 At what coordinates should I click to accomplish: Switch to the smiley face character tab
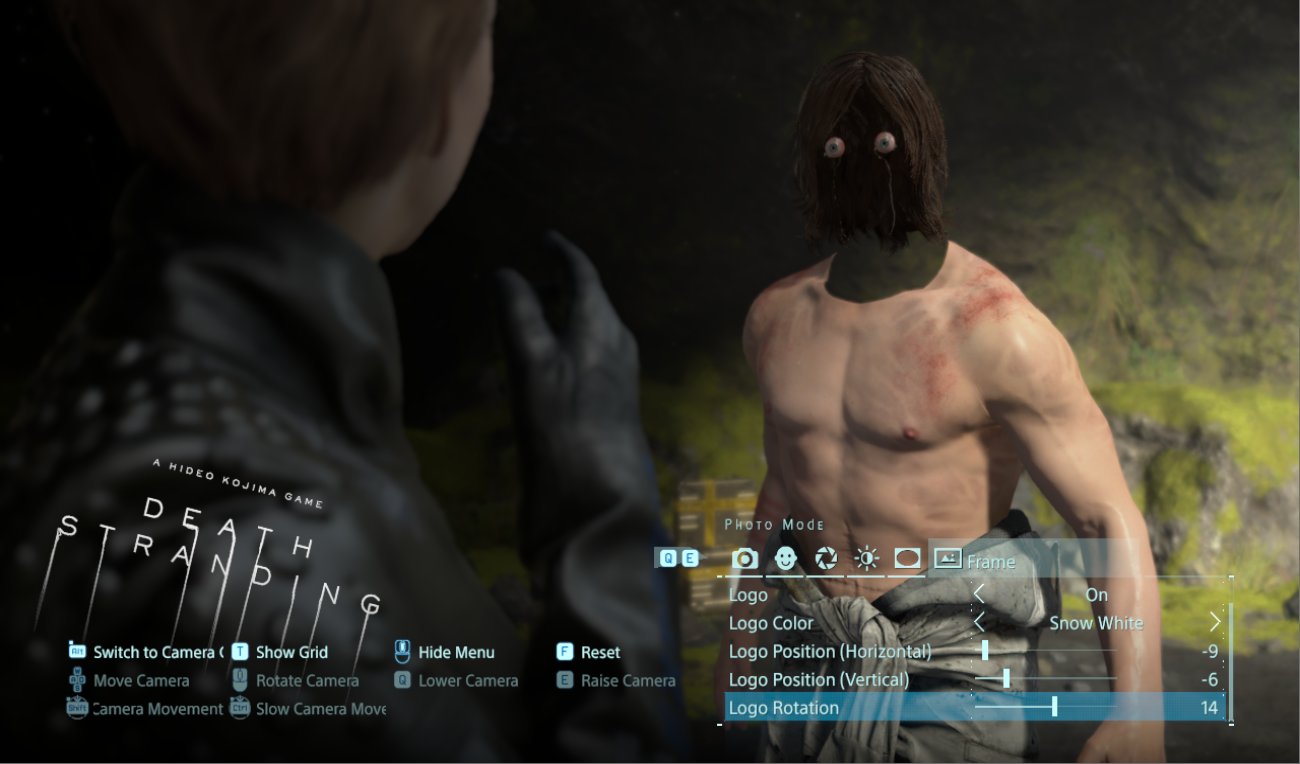tap(786, 559)
